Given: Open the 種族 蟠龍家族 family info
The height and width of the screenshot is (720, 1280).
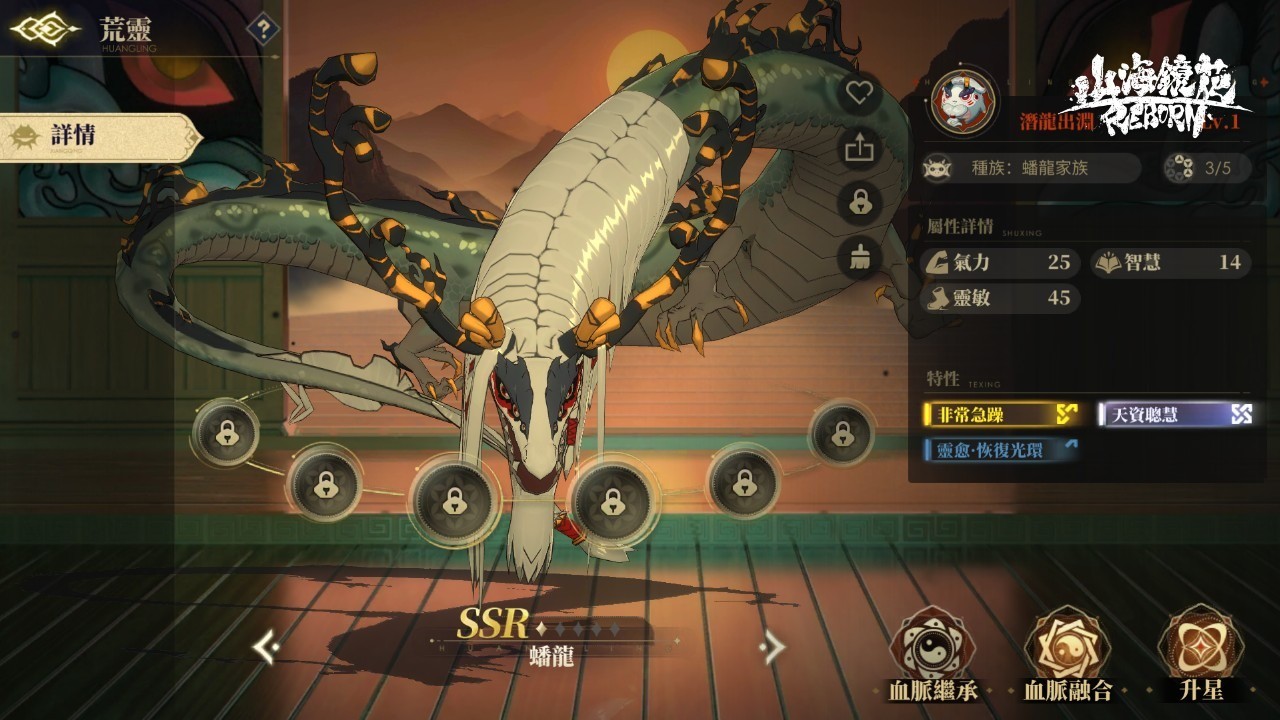Looking at the screenshot, I should coord(1030,168).
